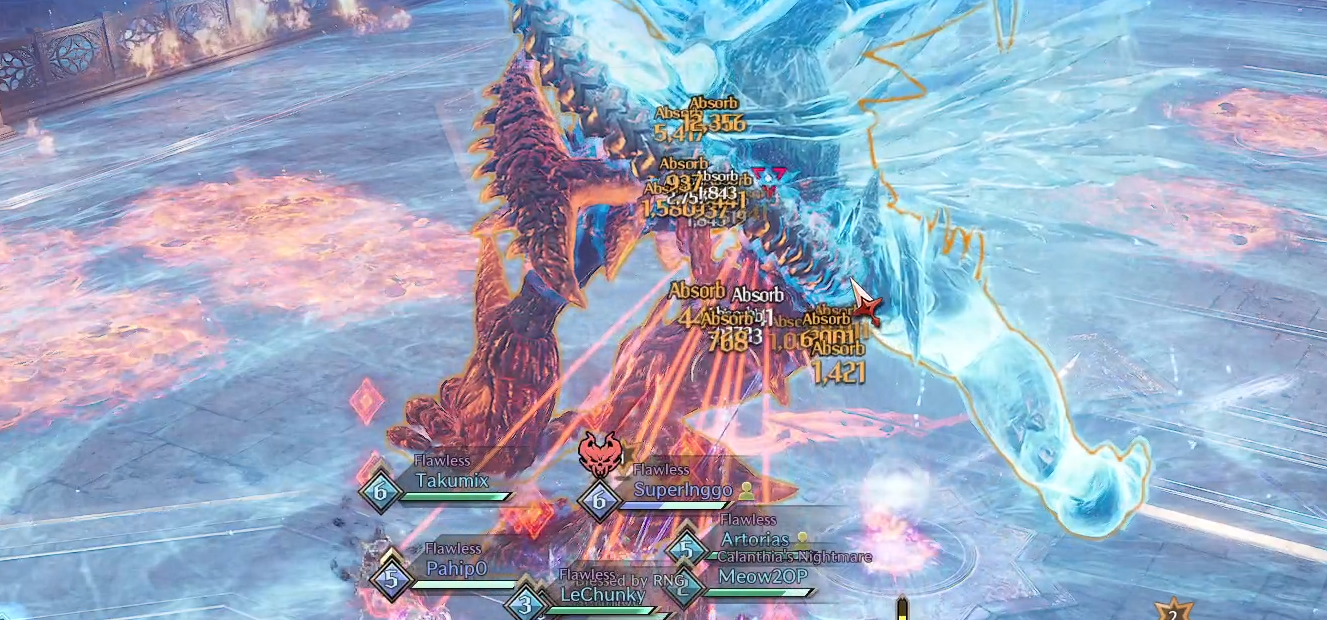Target Meow2OP's nameplate
The image size is (1327, 620).
click(x=762, y=576)
